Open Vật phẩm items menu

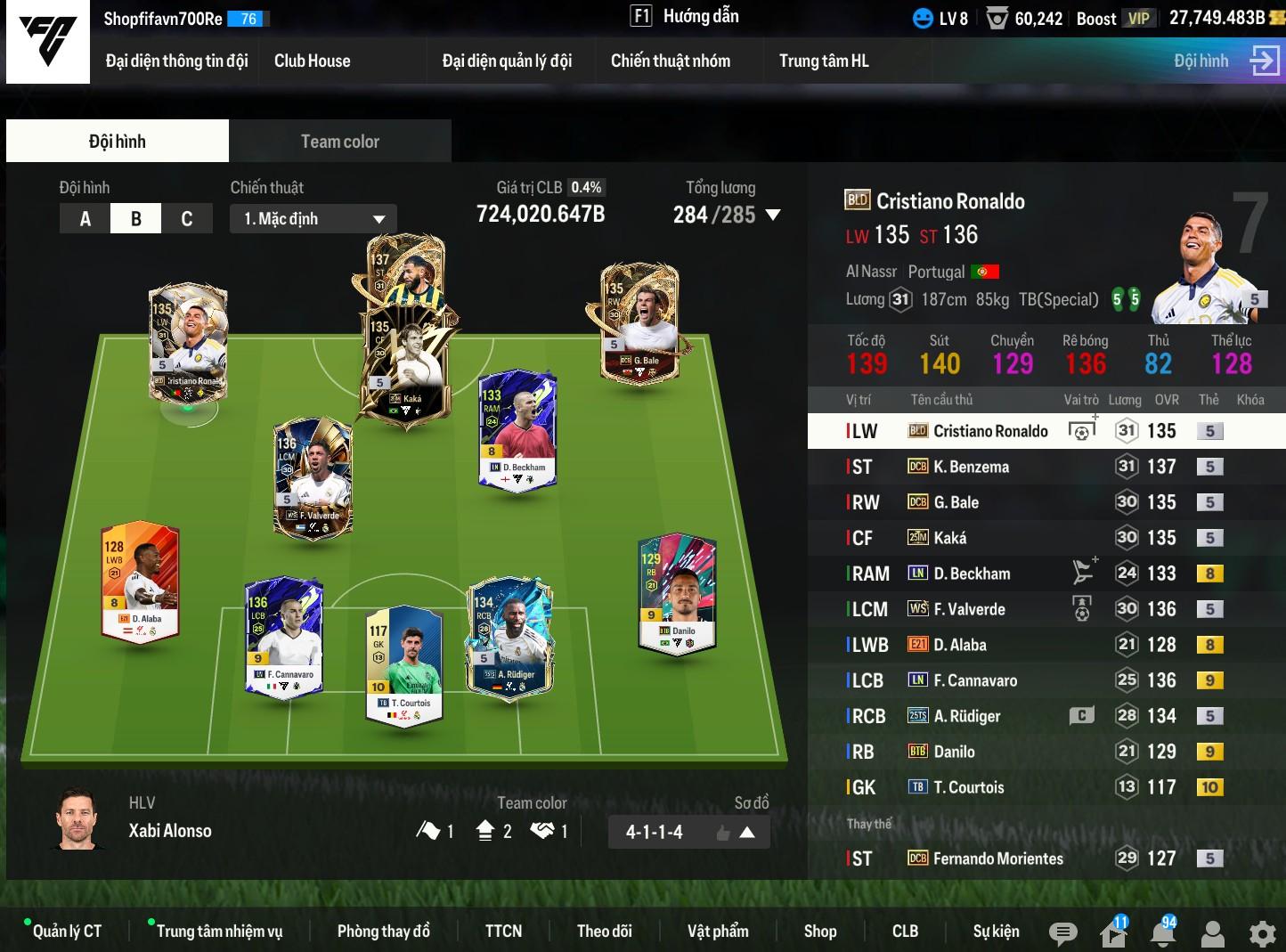tap(717, 932)
